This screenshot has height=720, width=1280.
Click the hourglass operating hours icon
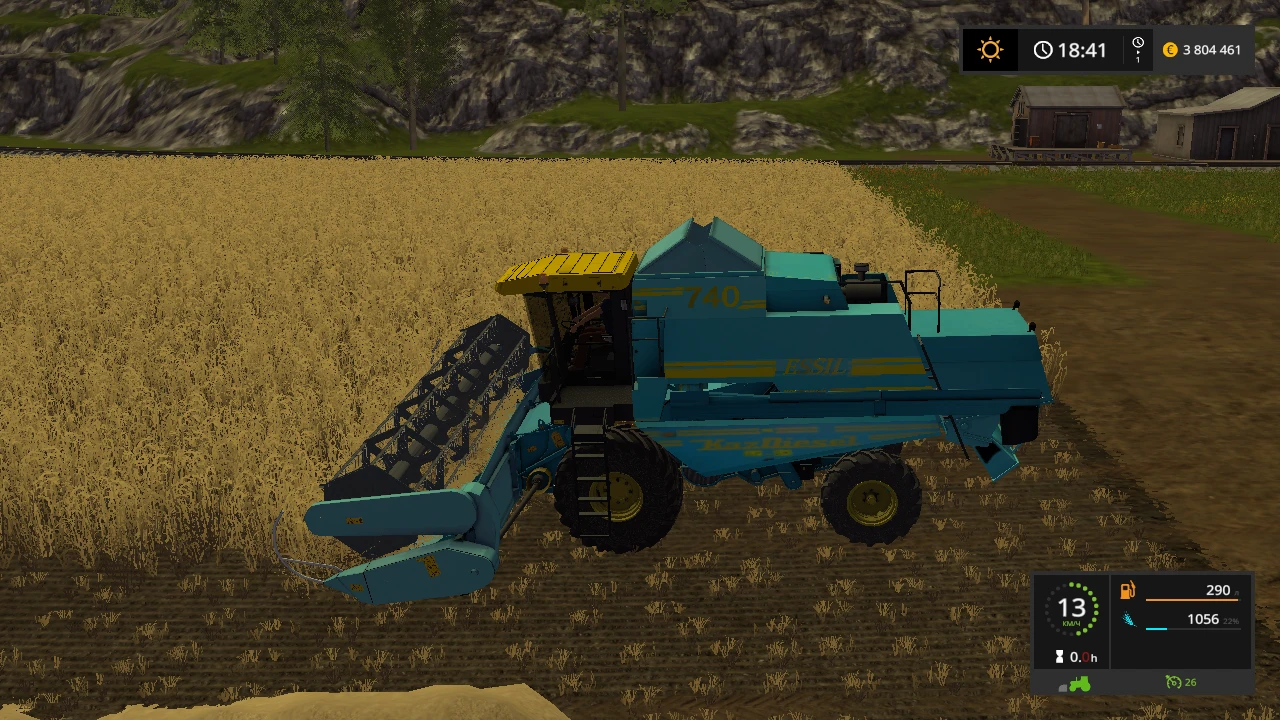(1059, 656)
